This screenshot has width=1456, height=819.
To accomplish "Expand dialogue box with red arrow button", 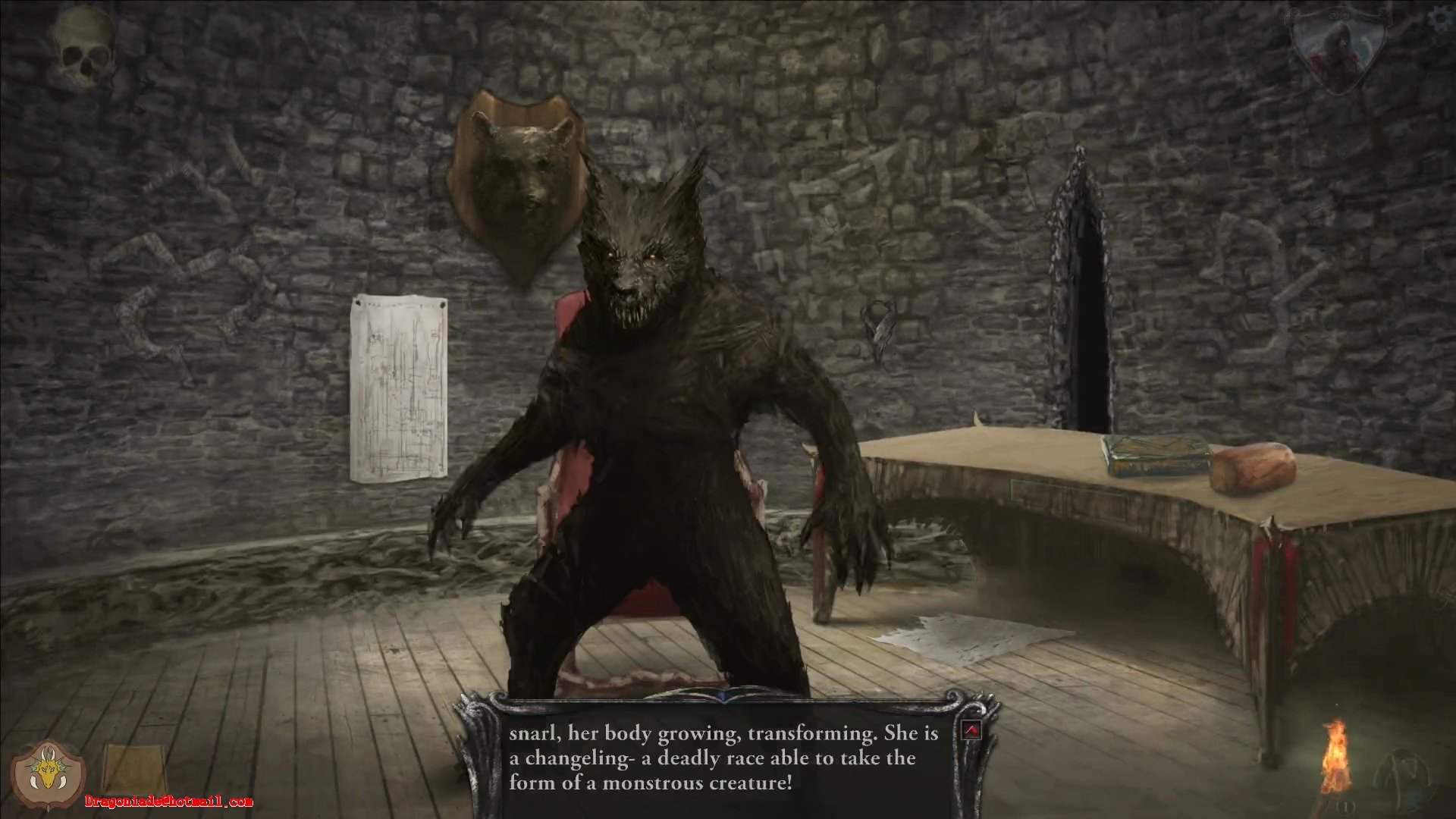I will [x=971, y=730].
